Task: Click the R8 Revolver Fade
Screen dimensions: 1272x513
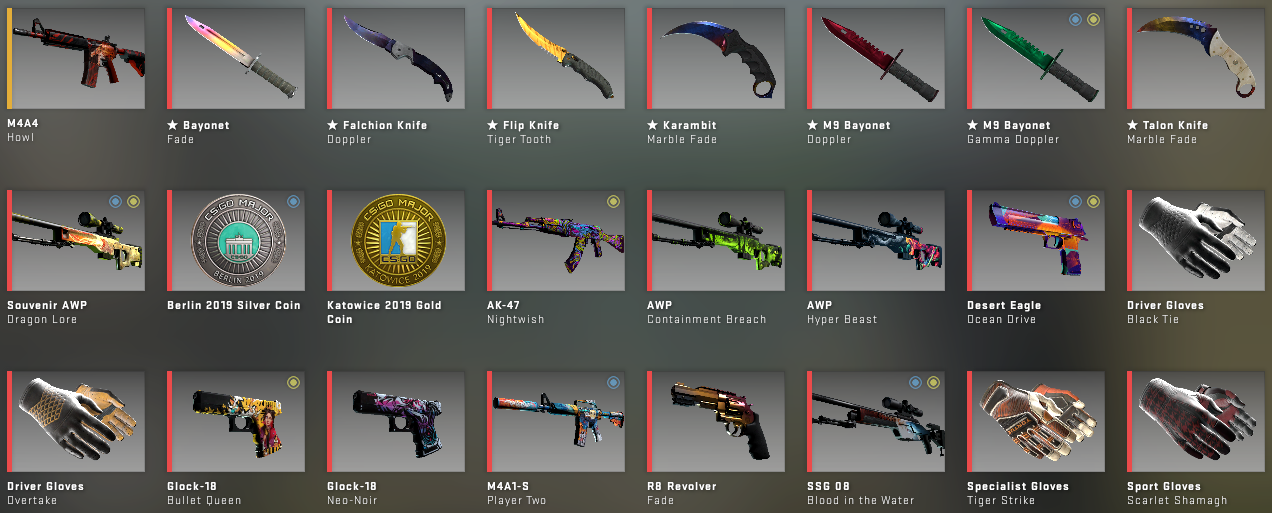Action: pos(716,421)
